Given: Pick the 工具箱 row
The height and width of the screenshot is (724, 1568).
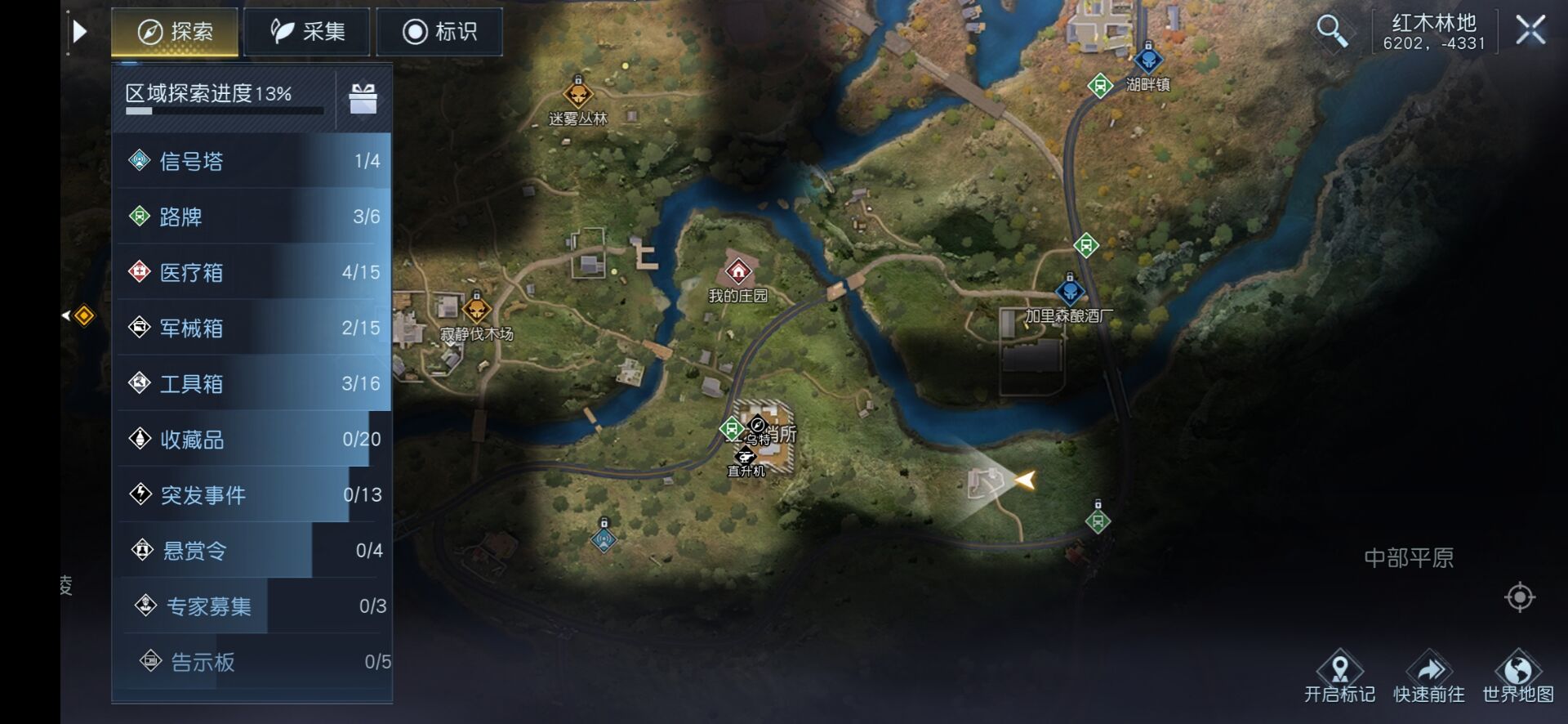Looking at the screenshot, I should (253, 383).
